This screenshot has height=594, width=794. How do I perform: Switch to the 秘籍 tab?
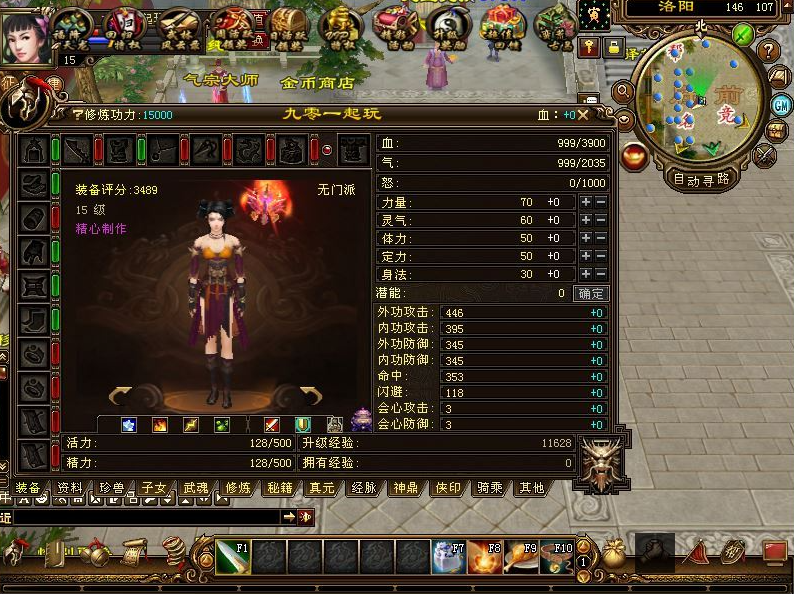pos(280,488)
